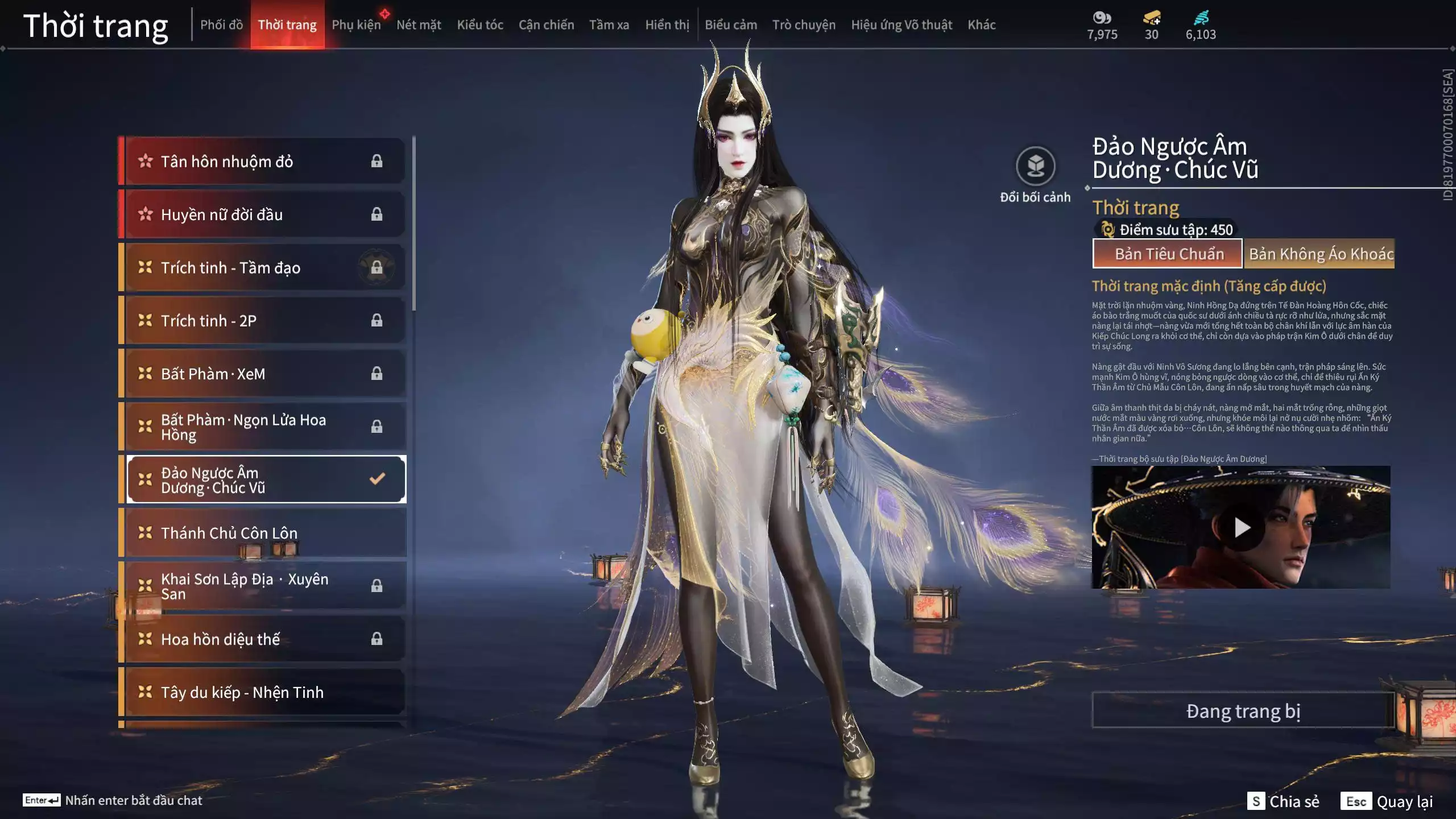Image resolution: width=1456 pixels, height=819 pixels.
Task: Click the ticket currency icon showing 30
Action: (x=1150, y=18)
